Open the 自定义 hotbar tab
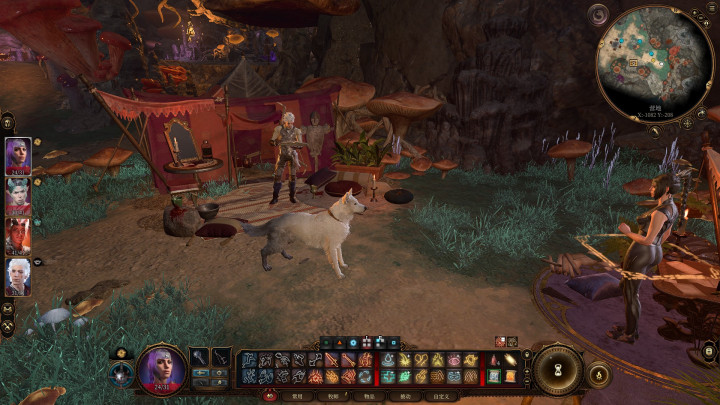Image resolution: width=720 pixels, height=405 pixels. pyautogui.click(x=441, y=396)
